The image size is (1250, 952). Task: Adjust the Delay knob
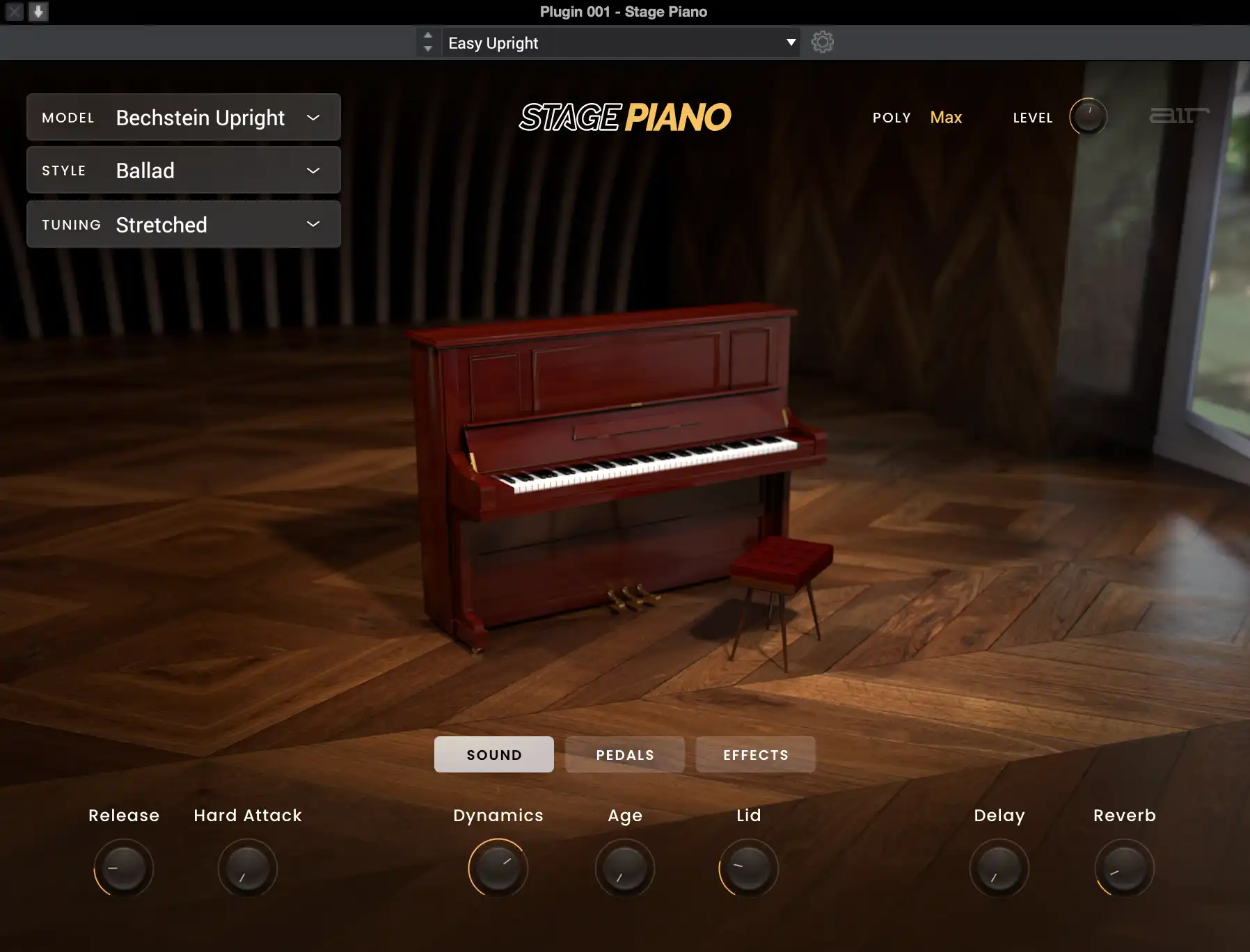pyautogui.click(x=999, y=868)
